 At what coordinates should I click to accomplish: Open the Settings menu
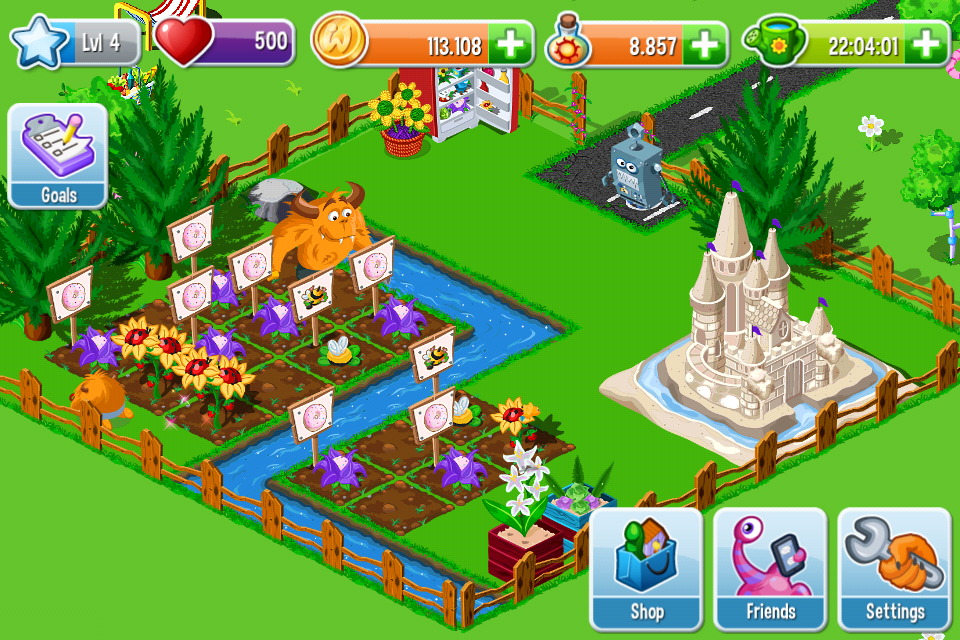(x=894, y=567)
